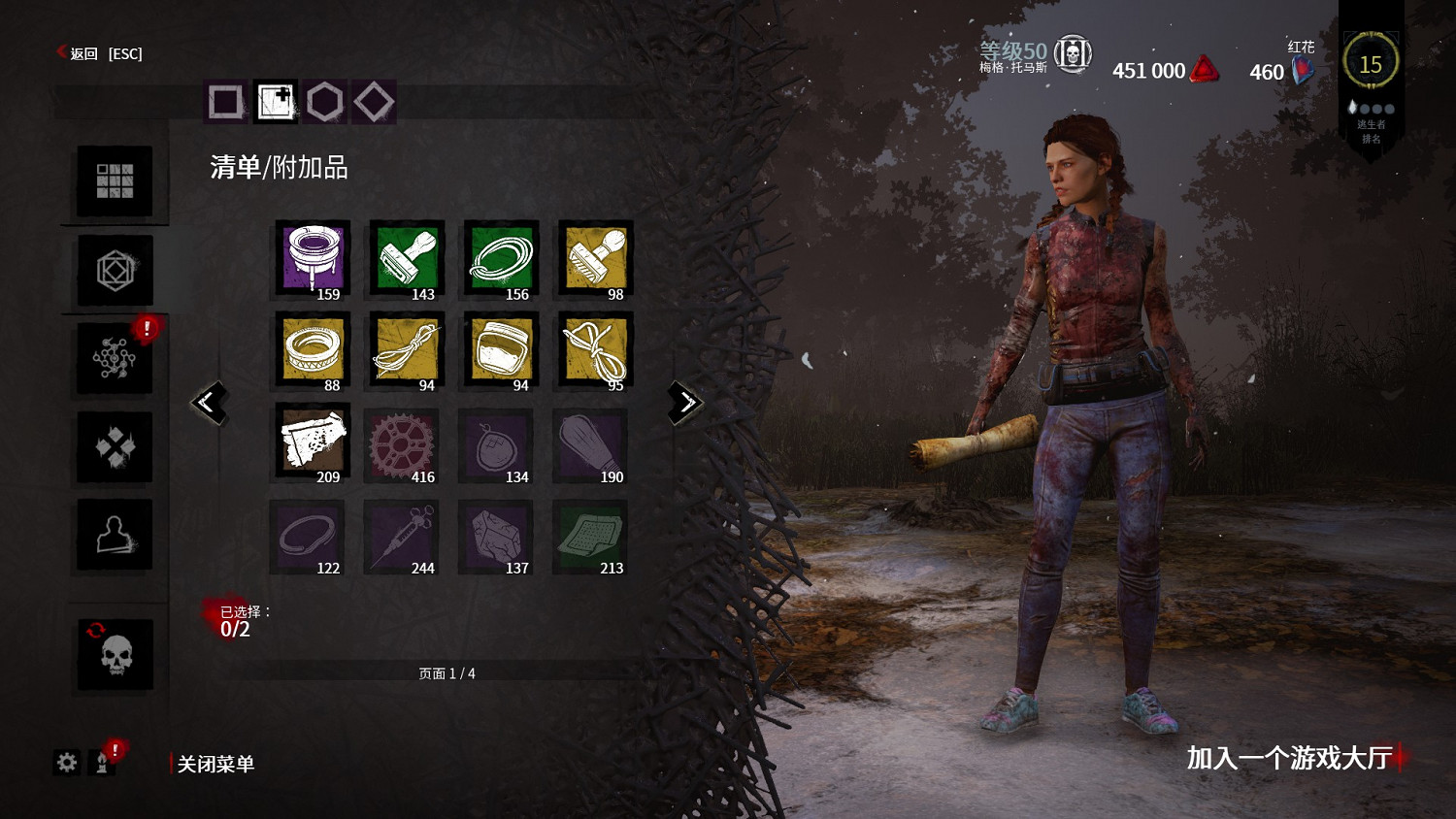Join a lobby with 加入一个游戏大厅

coord(1289,758)
